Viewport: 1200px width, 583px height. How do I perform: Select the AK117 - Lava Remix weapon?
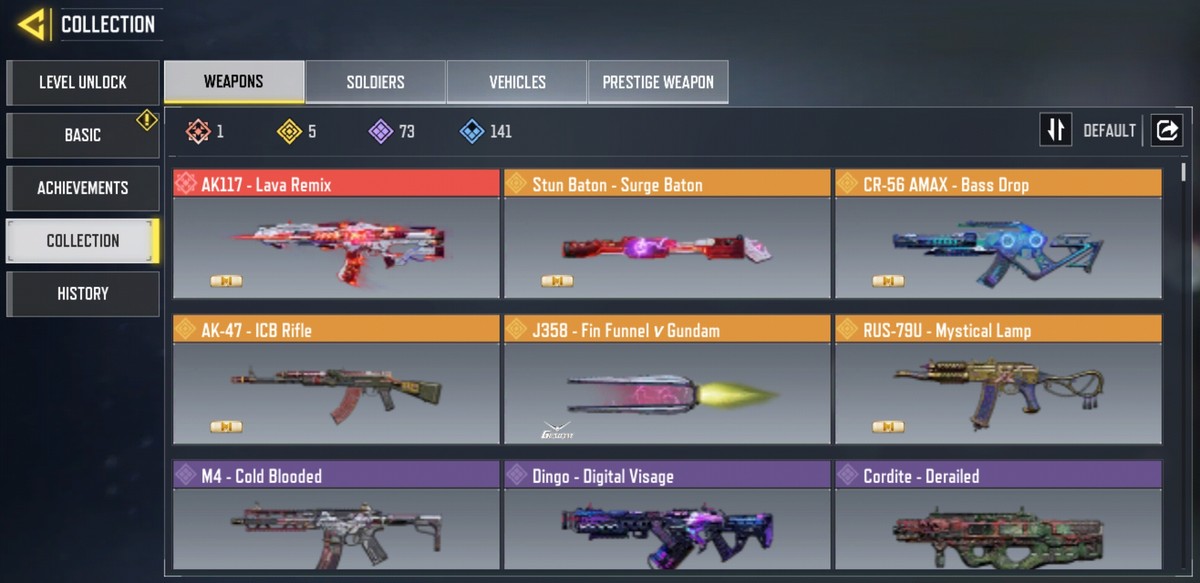point(336,234)
